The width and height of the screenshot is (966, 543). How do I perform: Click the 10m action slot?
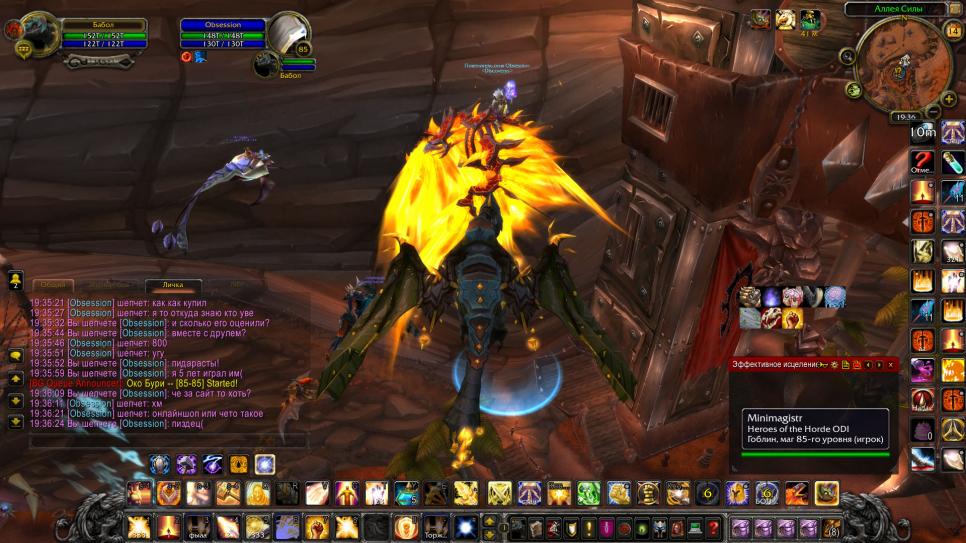pos(923,132)
